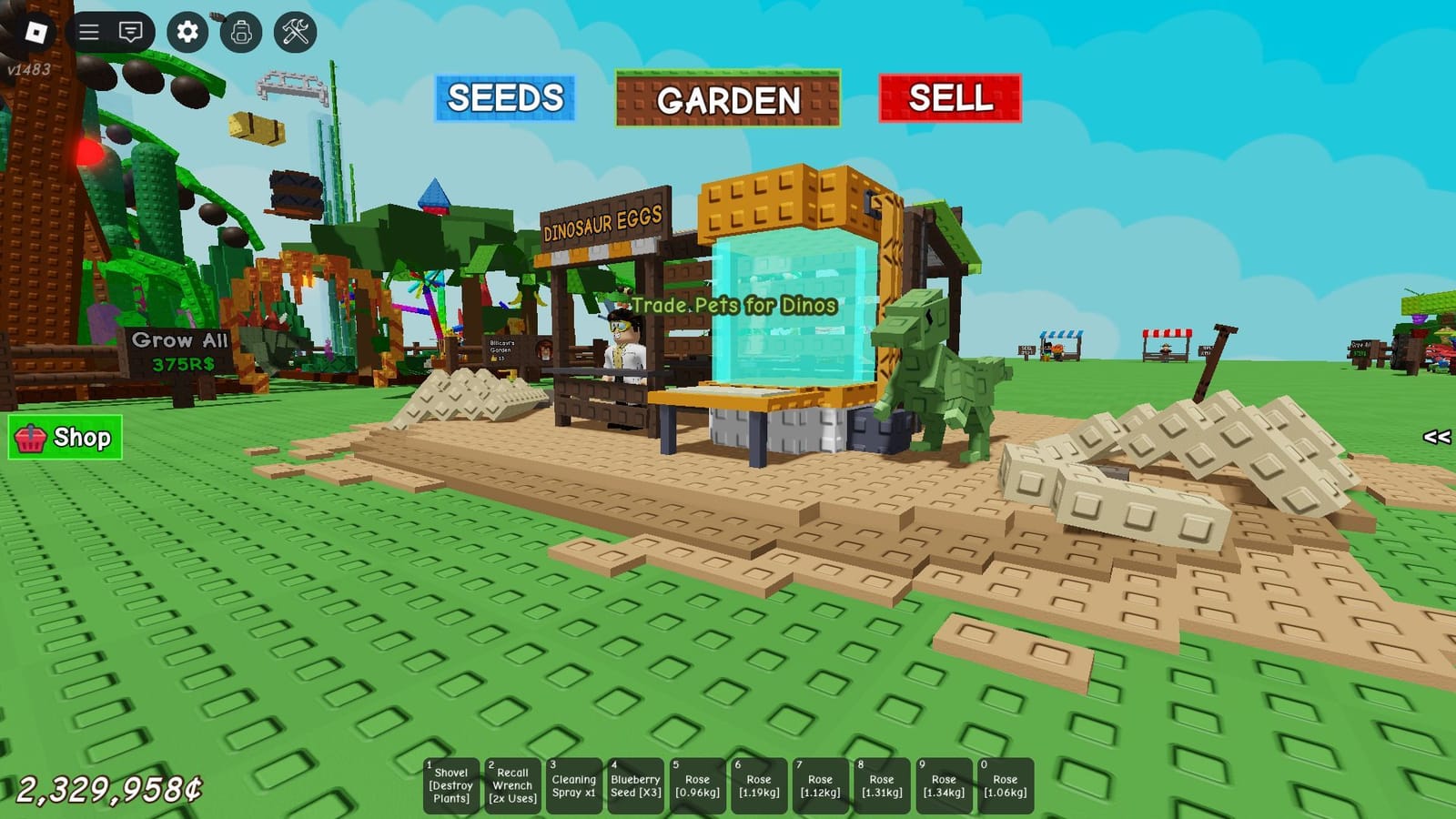Open the hamburger menu icon
1456x819 pixels.
point(89,34)
